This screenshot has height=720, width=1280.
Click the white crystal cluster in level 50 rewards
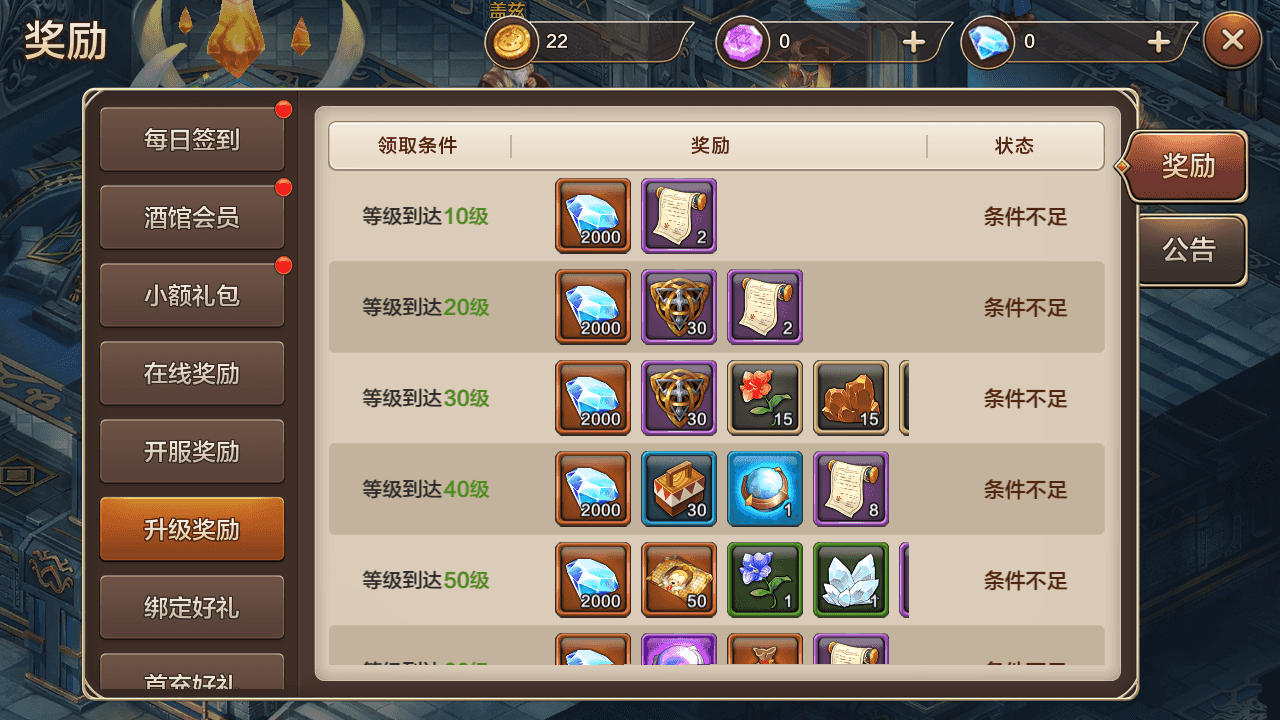pos(851,580)
